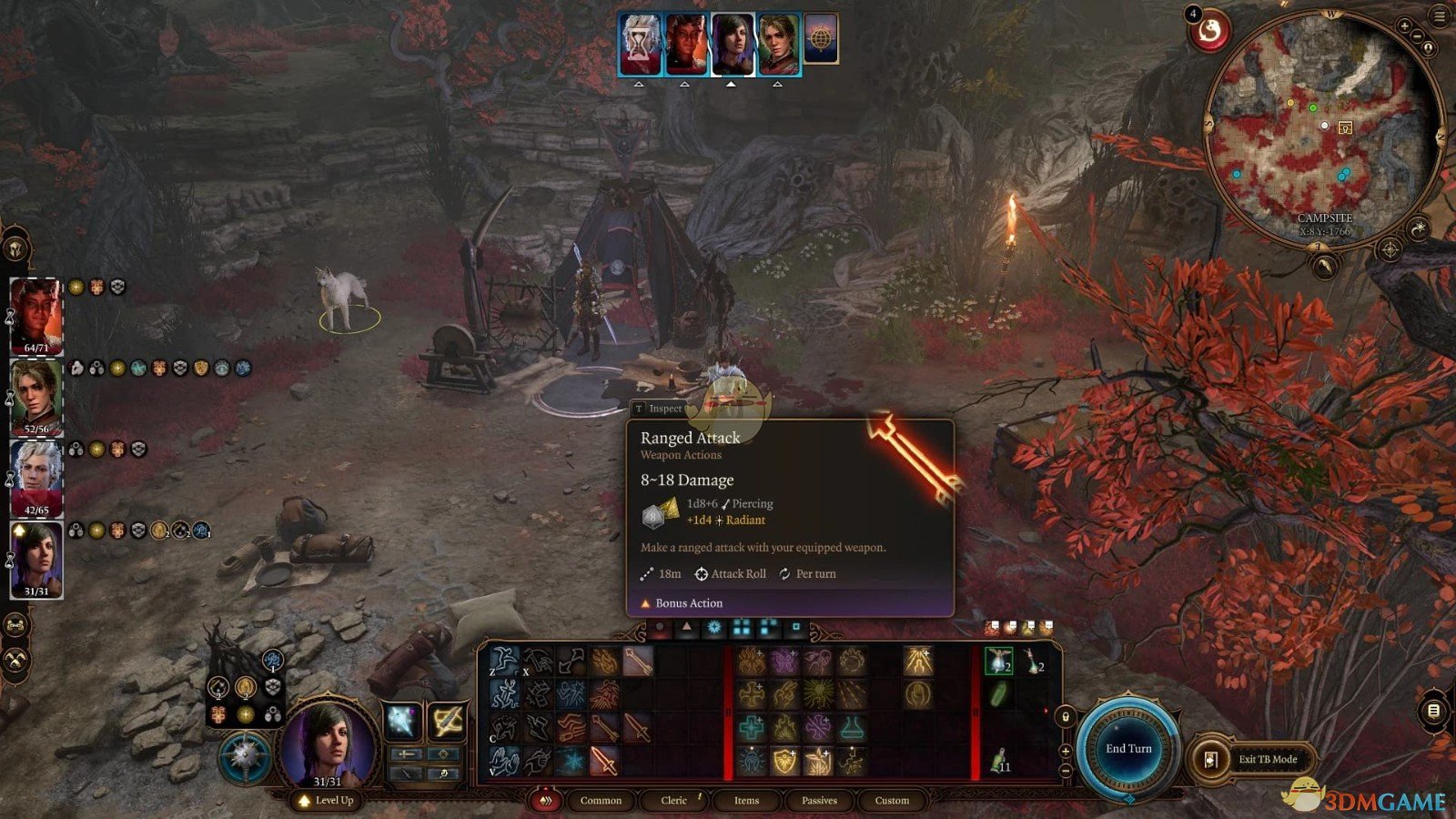Select the white-haired character portrait in party list
The image size is (1456, 819).
(36, 476)
